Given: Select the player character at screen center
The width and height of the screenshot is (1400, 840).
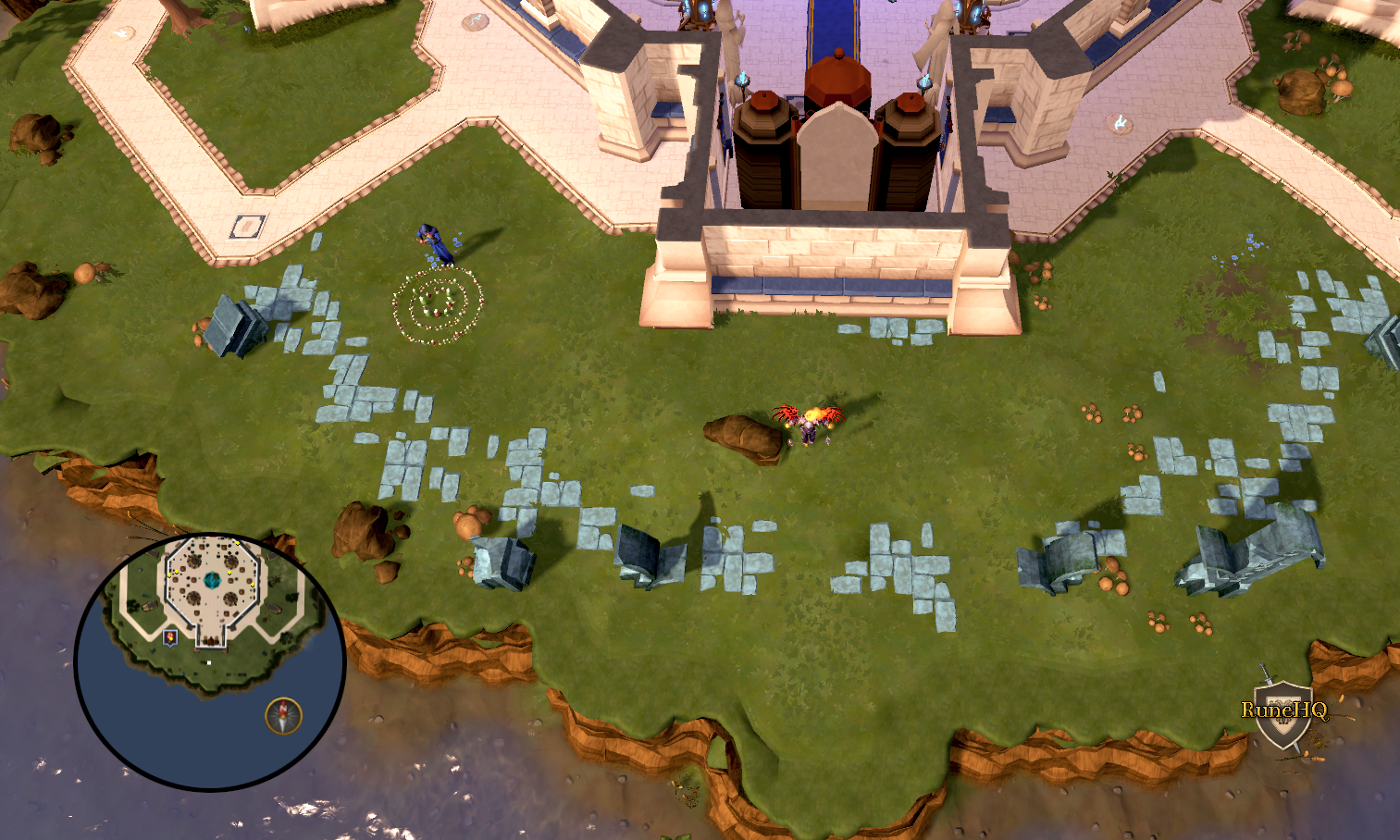Looking at the screenshot, I should tap(810, 427).
